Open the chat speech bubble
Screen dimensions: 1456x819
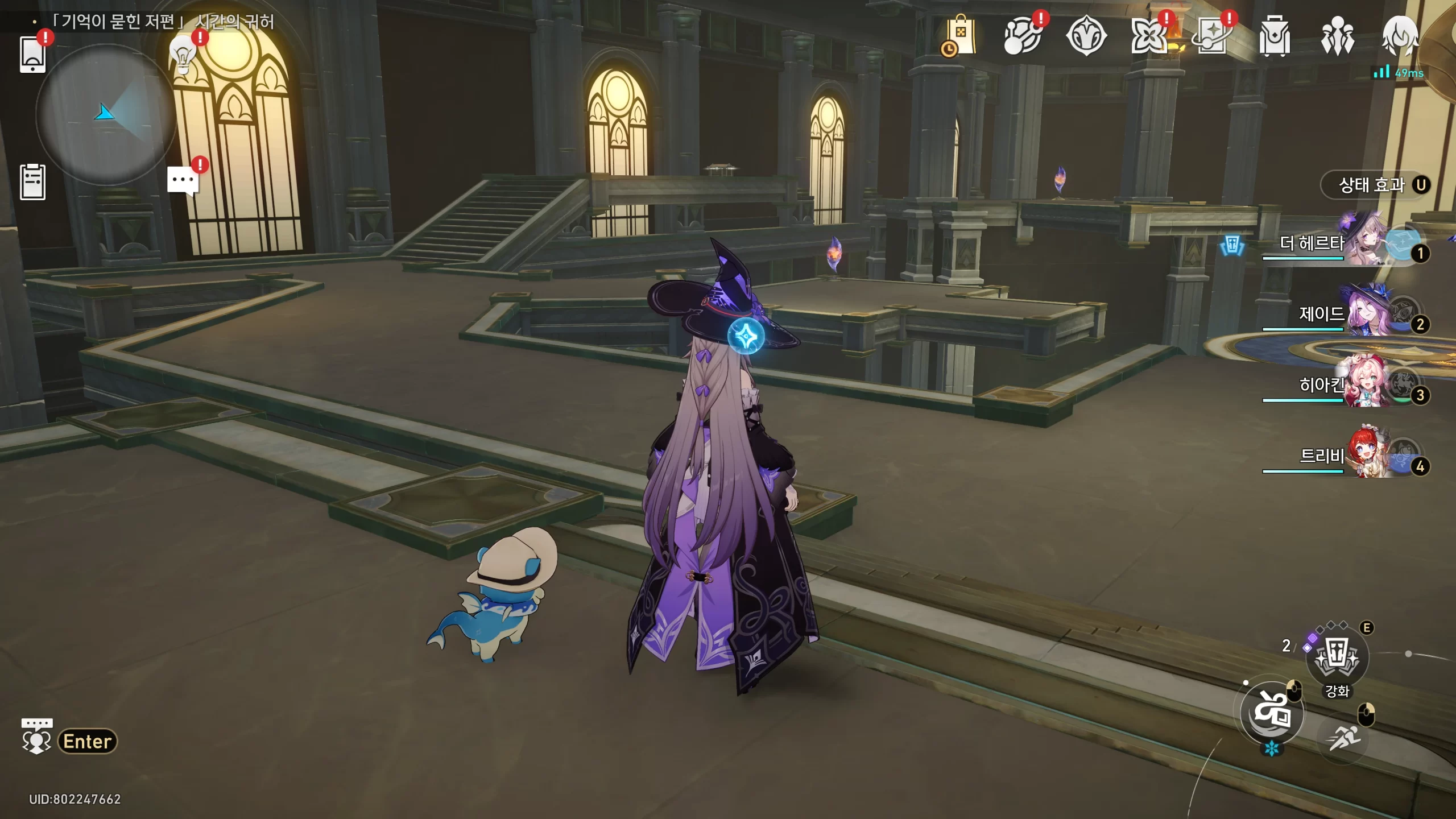(183, 181)
